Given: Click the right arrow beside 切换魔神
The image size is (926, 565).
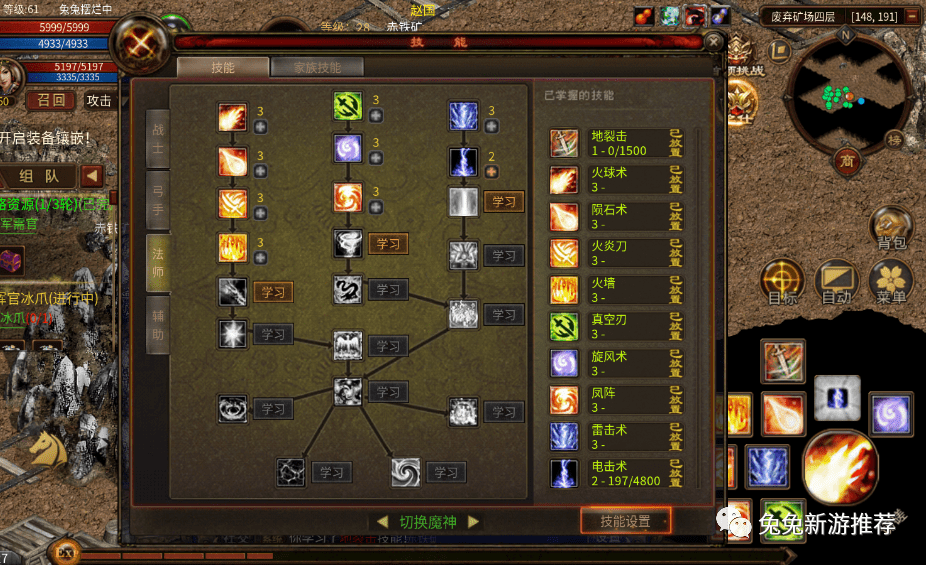Looking at the screenshot, I should pos(474,522).
